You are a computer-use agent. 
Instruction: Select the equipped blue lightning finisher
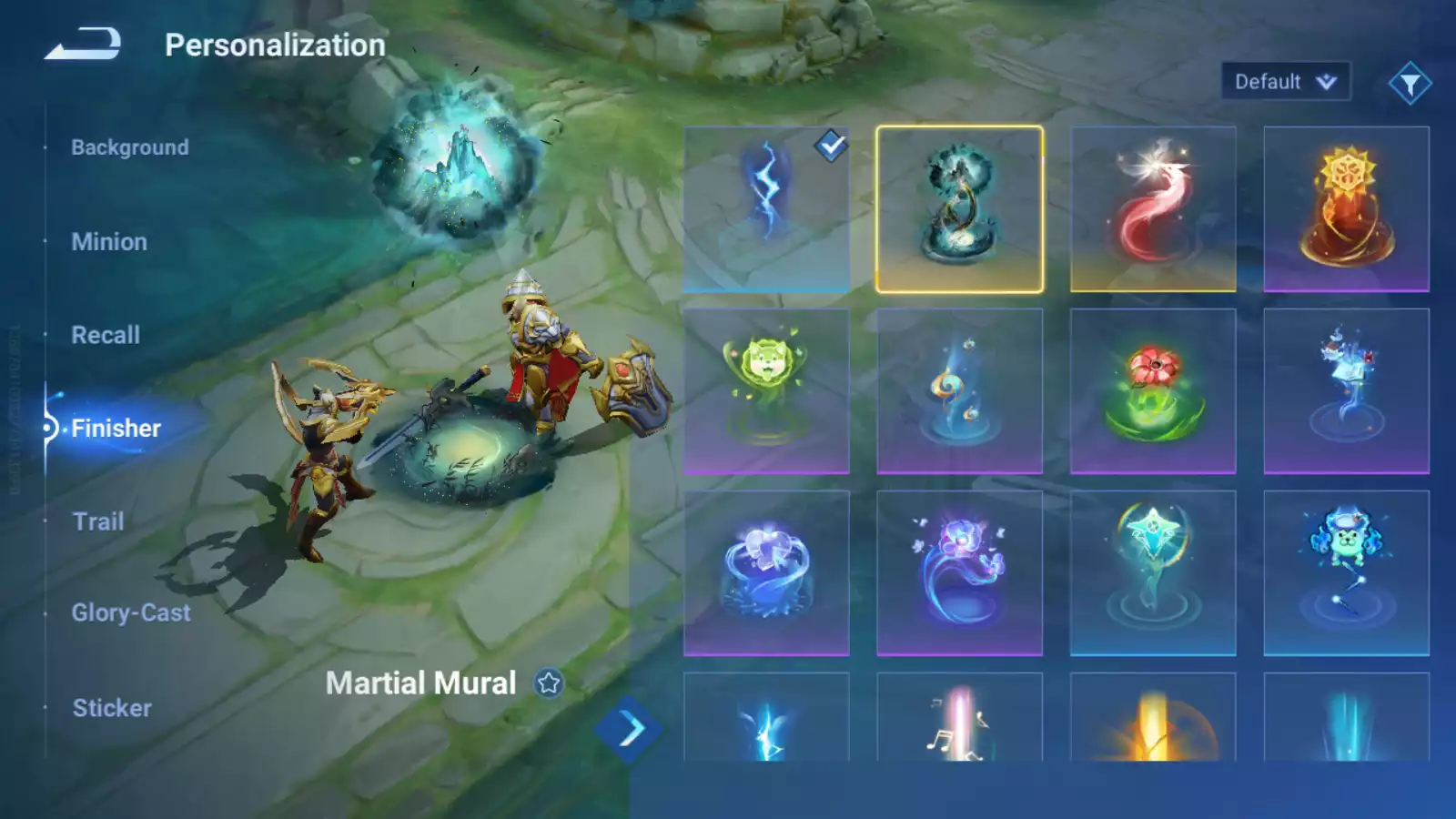[766, 209]
